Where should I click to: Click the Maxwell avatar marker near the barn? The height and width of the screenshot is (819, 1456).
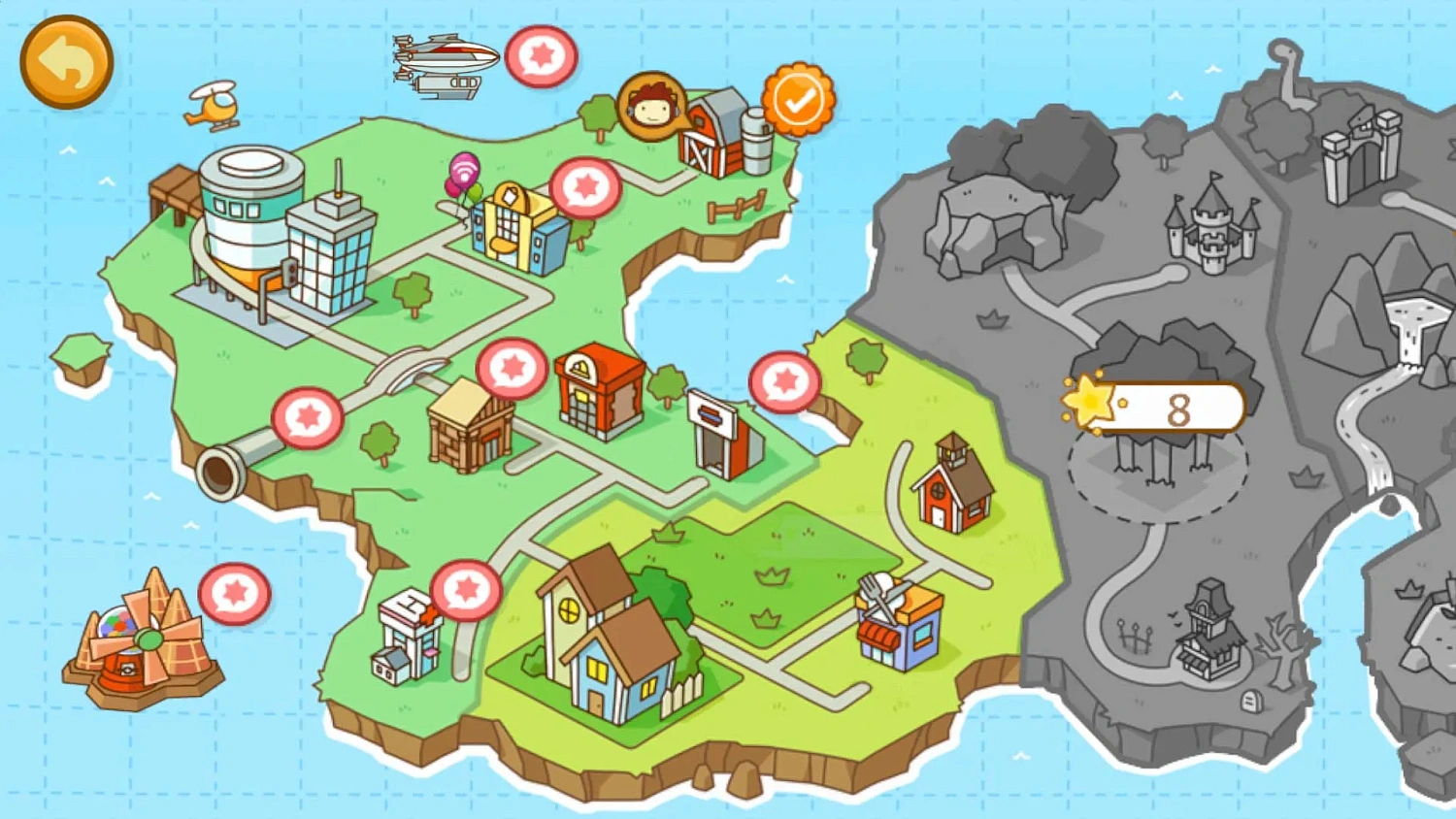pyautogui.click(x=652, y=105)
